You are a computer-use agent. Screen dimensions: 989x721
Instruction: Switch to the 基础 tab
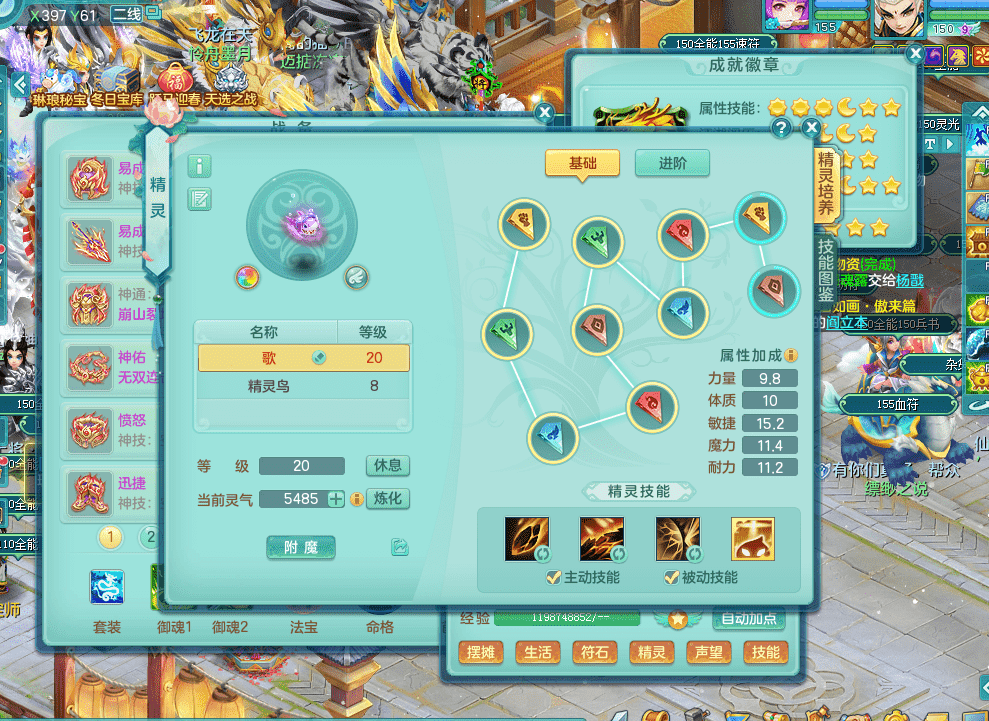pos(582,163)
